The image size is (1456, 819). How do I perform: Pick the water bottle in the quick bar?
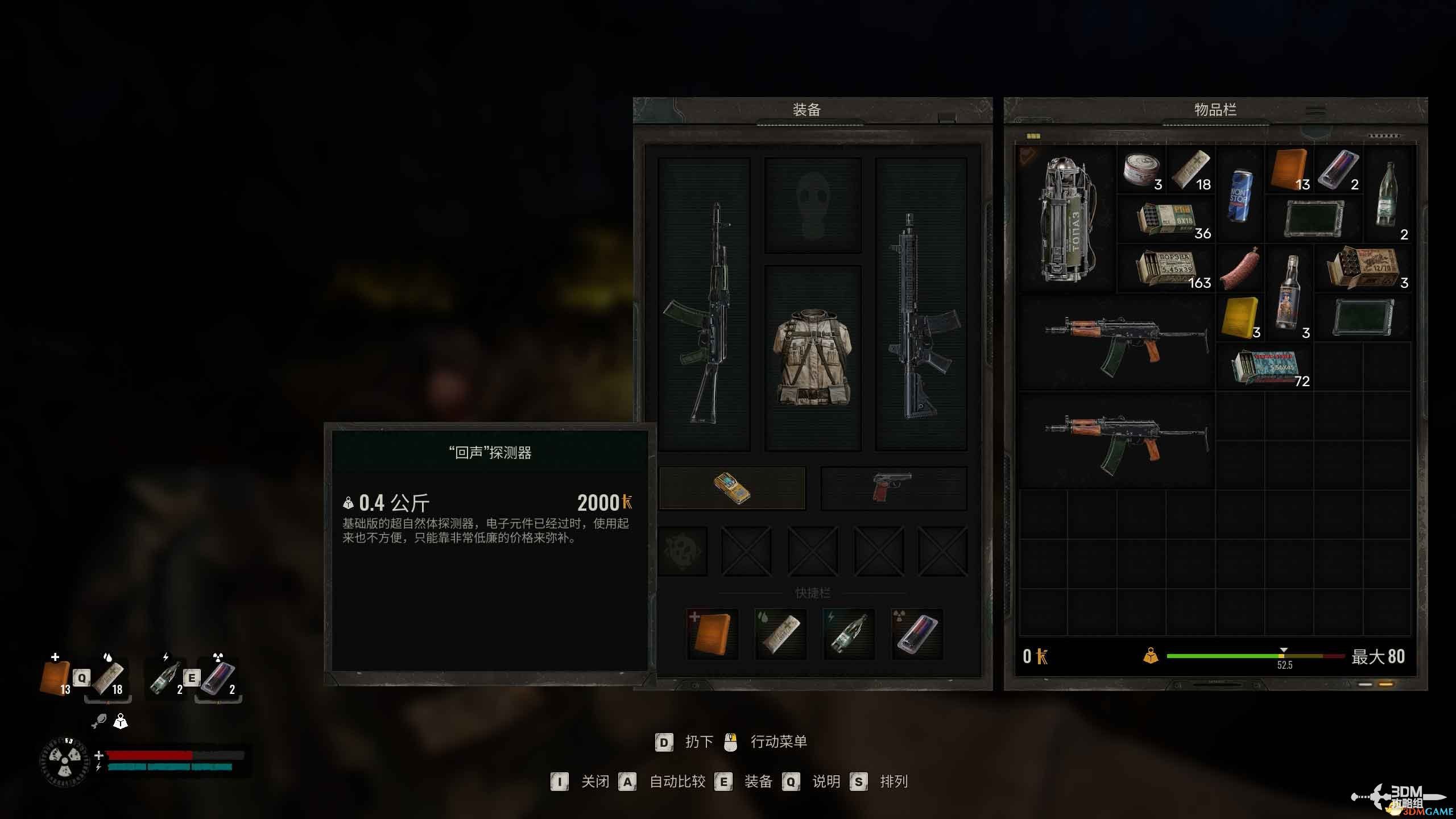point(849,634)
